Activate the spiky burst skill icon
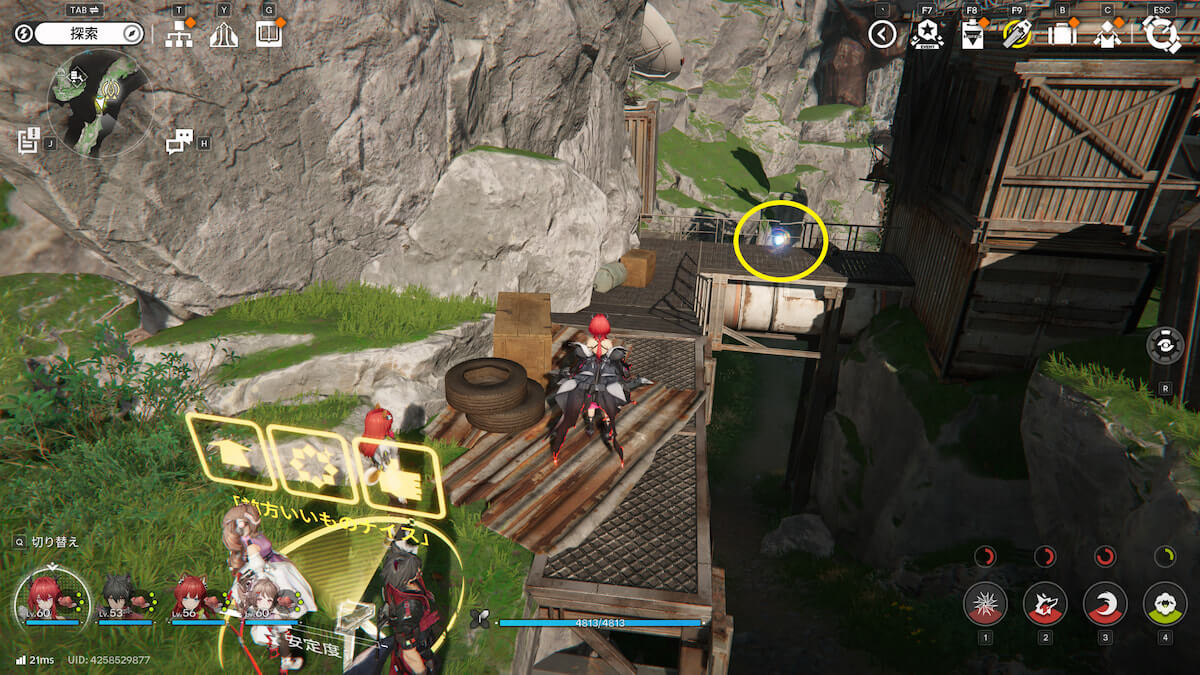This screenshot has width=1200, height=675. click(985, 604)
